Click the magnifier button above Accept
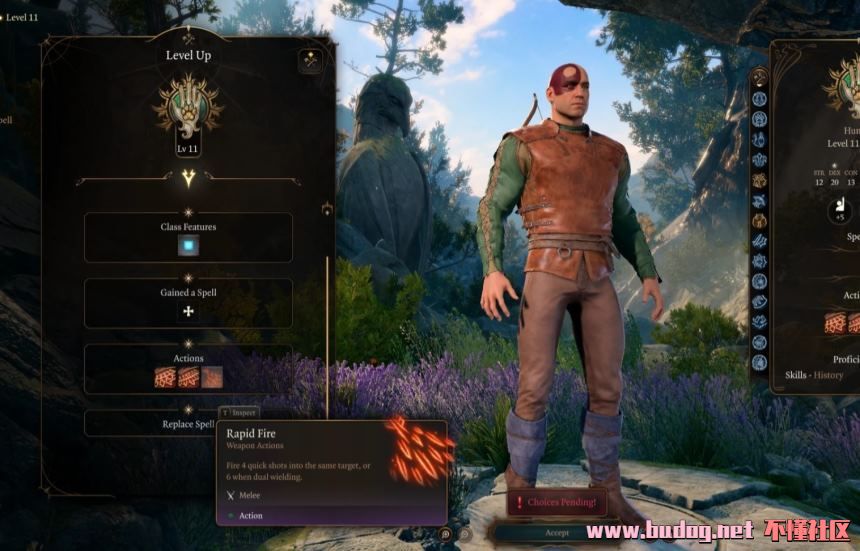The width and height of the screenshot is (860, 551). pos(445,535)
